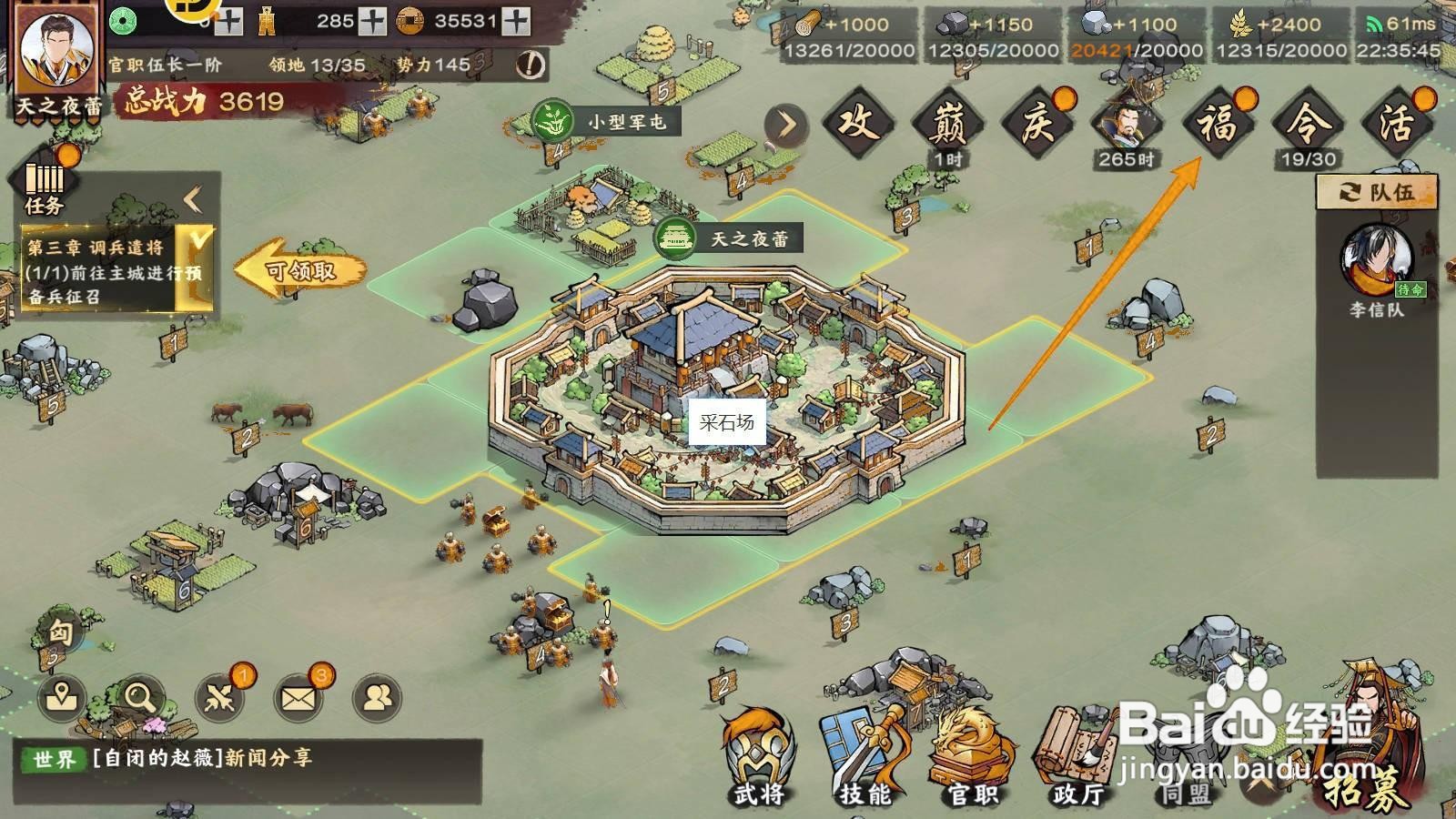Viewport: 1456px width, 819px height.
Task: Tap the 招募 recruit button
Action: 1365,755
